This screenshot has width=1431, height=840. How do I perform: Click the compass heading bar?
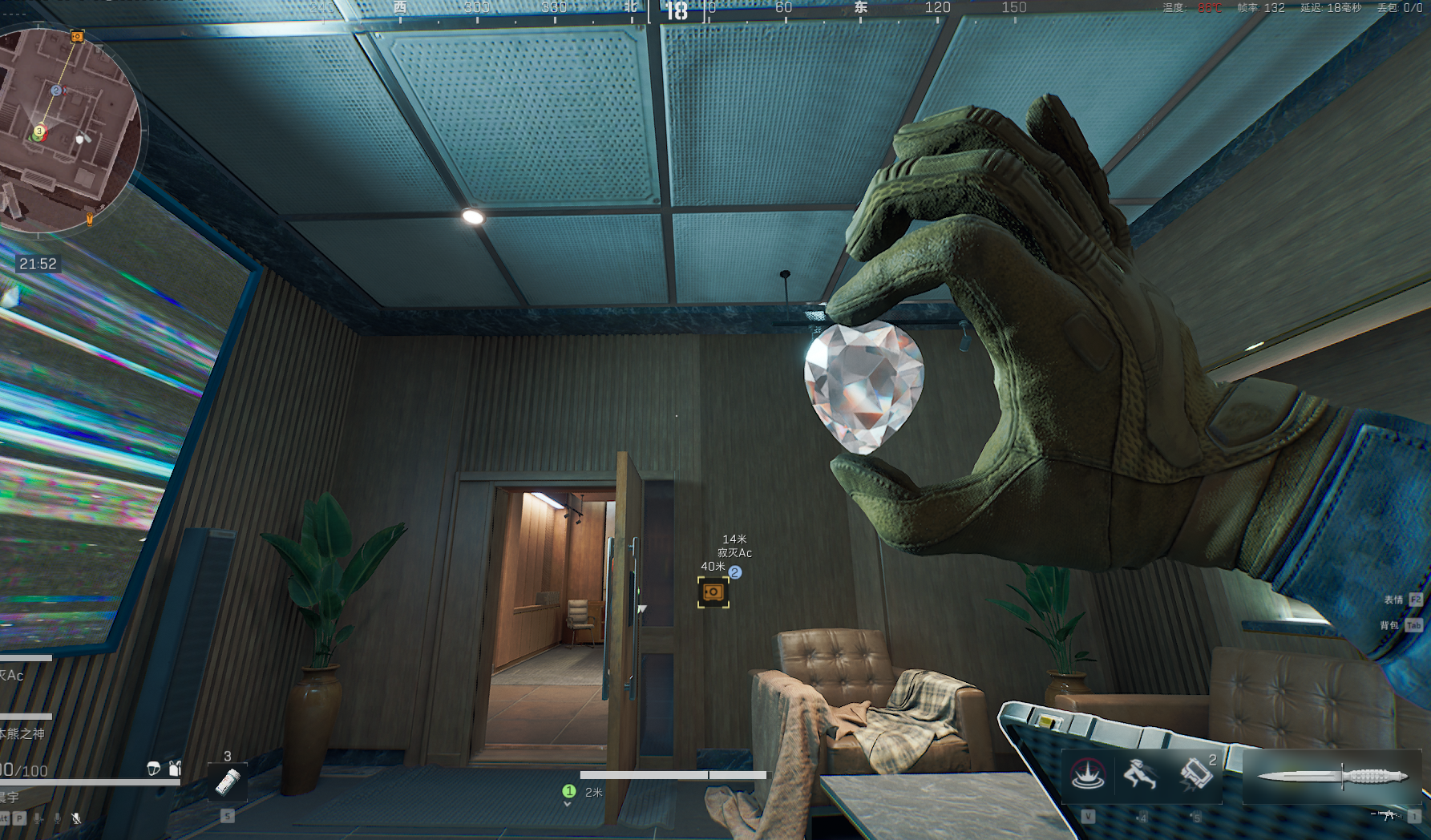click(677, 10)
